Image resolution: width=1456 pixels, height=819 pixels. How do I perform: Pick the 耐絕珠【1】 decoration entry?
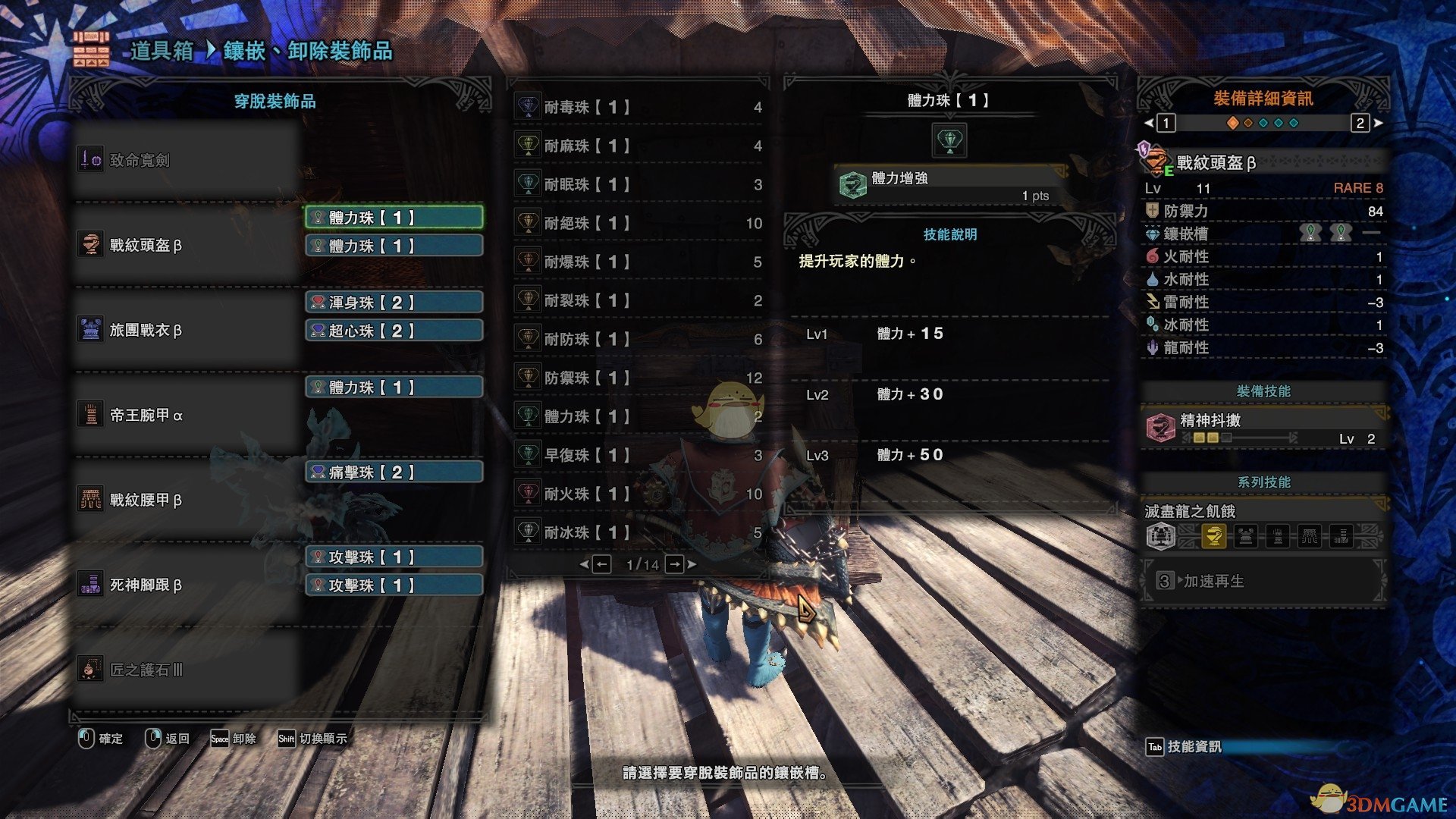point(639,223)
